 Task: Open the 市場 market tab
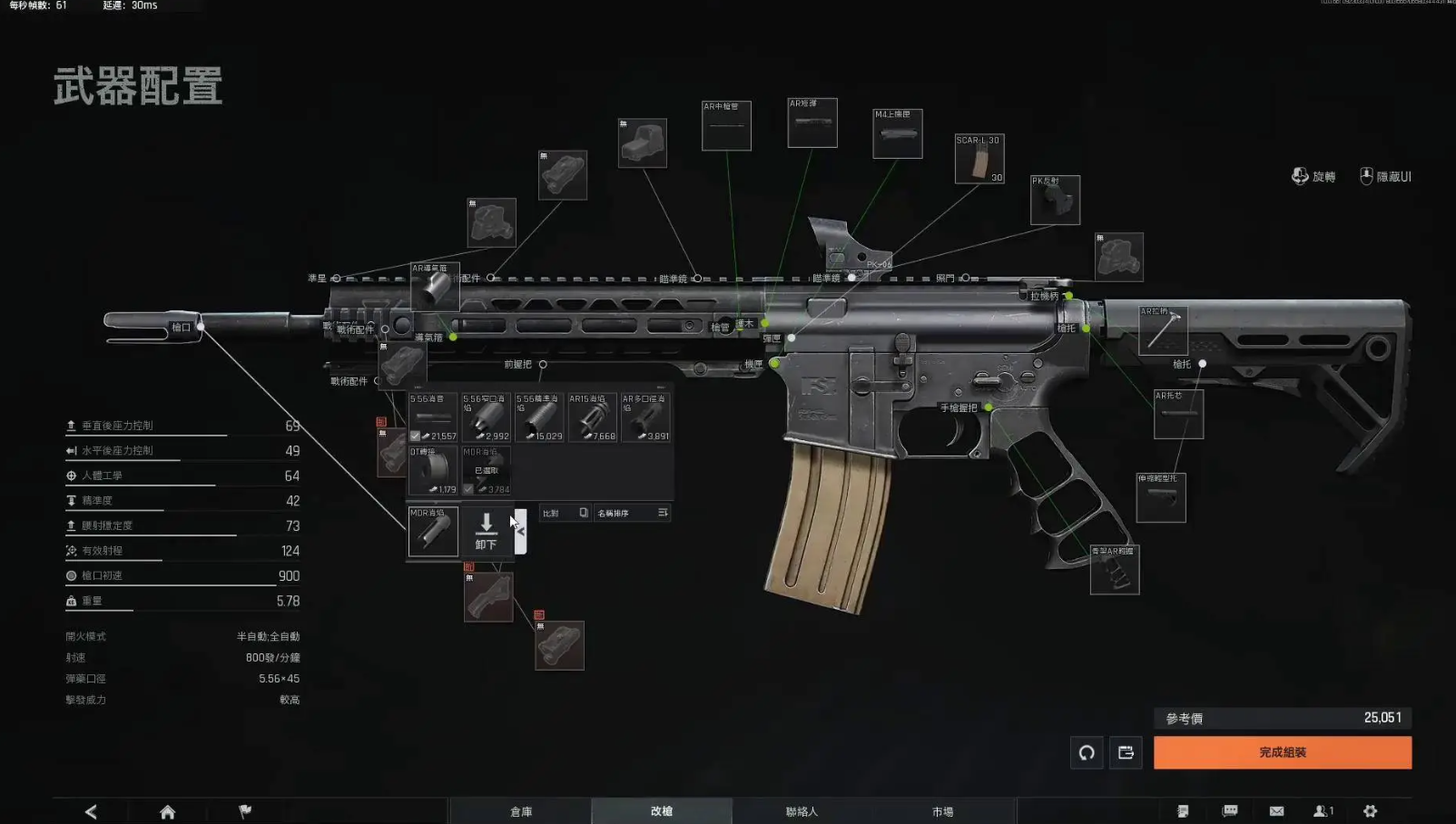pyautogui.click(x=942, y=811)
